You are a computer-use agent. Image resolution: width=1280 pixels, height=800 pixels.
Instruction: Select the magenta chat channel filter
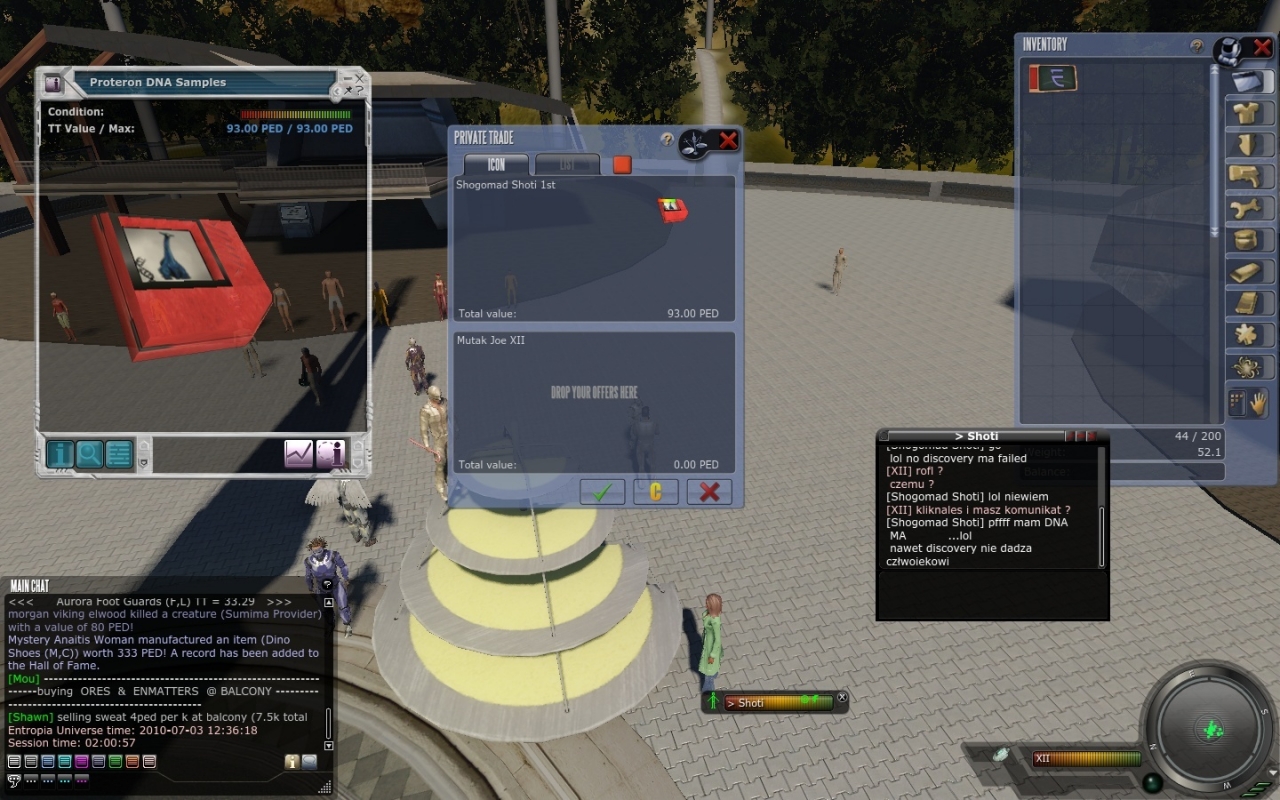click(x=81, y=762)
